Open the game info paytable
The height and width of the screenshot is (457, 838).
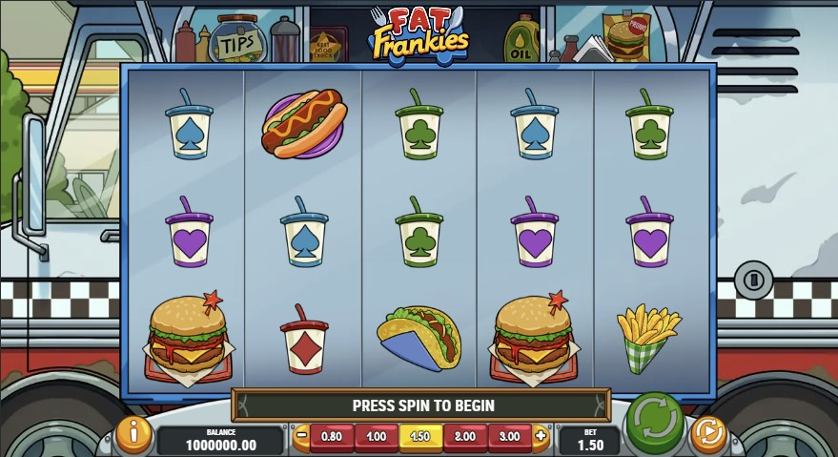click(133, 433)
